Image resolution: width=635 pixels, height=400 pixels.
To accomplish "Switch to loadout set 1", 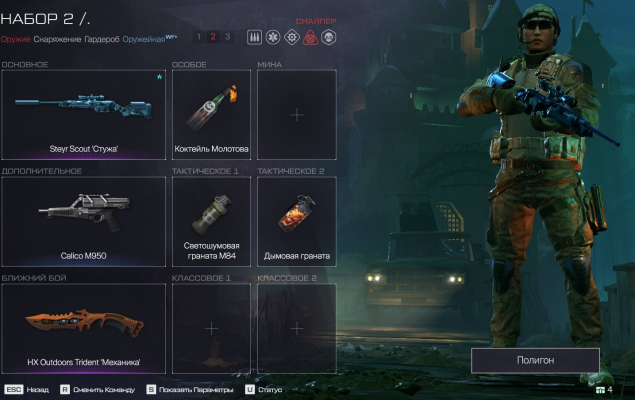I will coord(199,37).
